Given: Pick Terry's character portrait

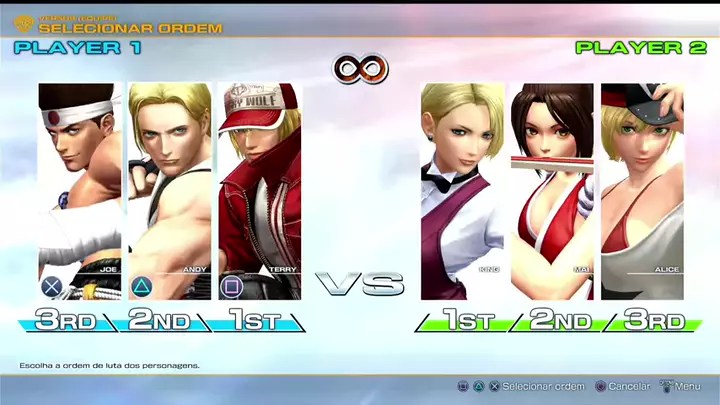Looking at the screenshot, I should (259, 190).
